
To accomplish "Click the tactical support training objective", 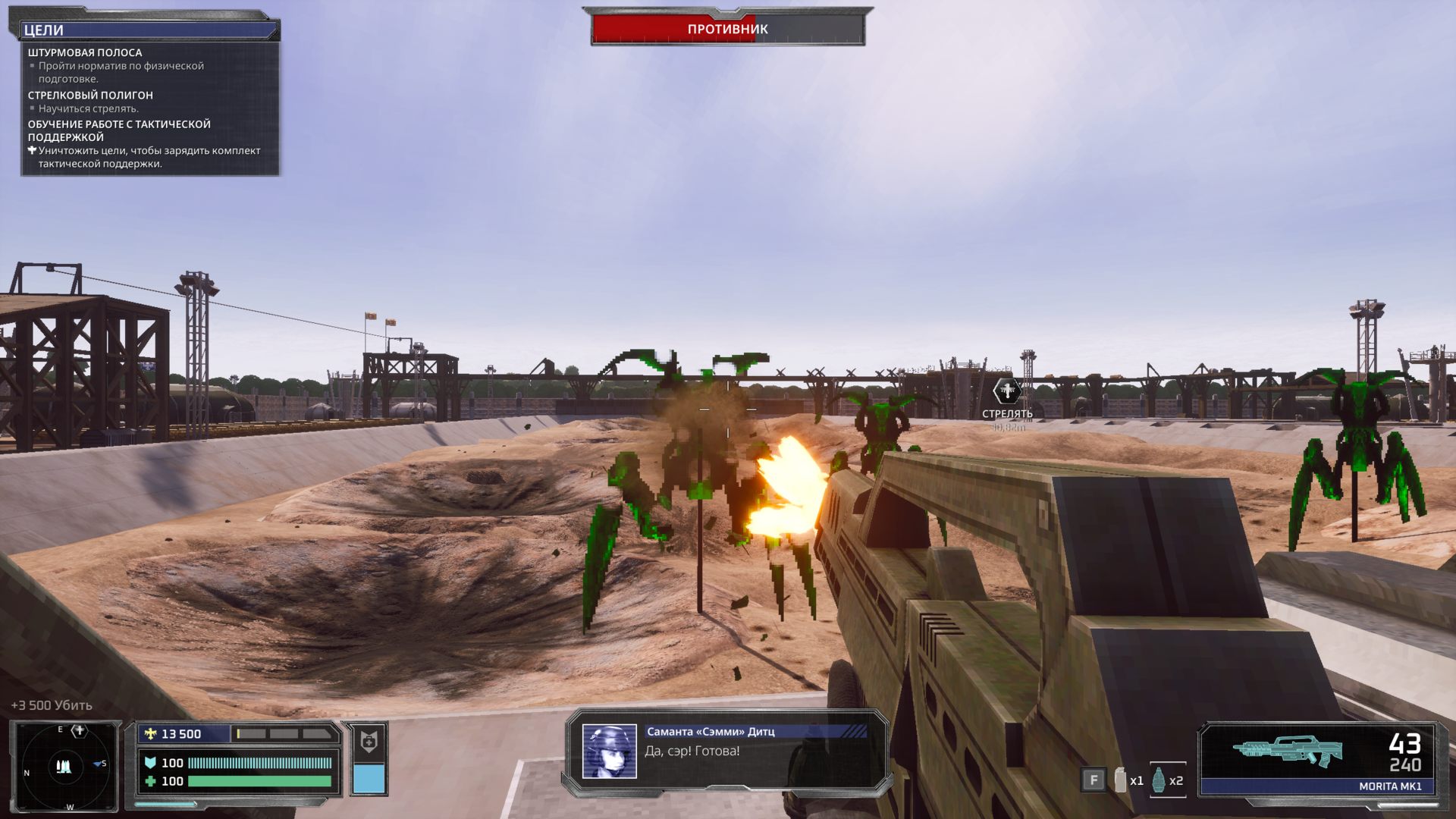I will [119, 130].
